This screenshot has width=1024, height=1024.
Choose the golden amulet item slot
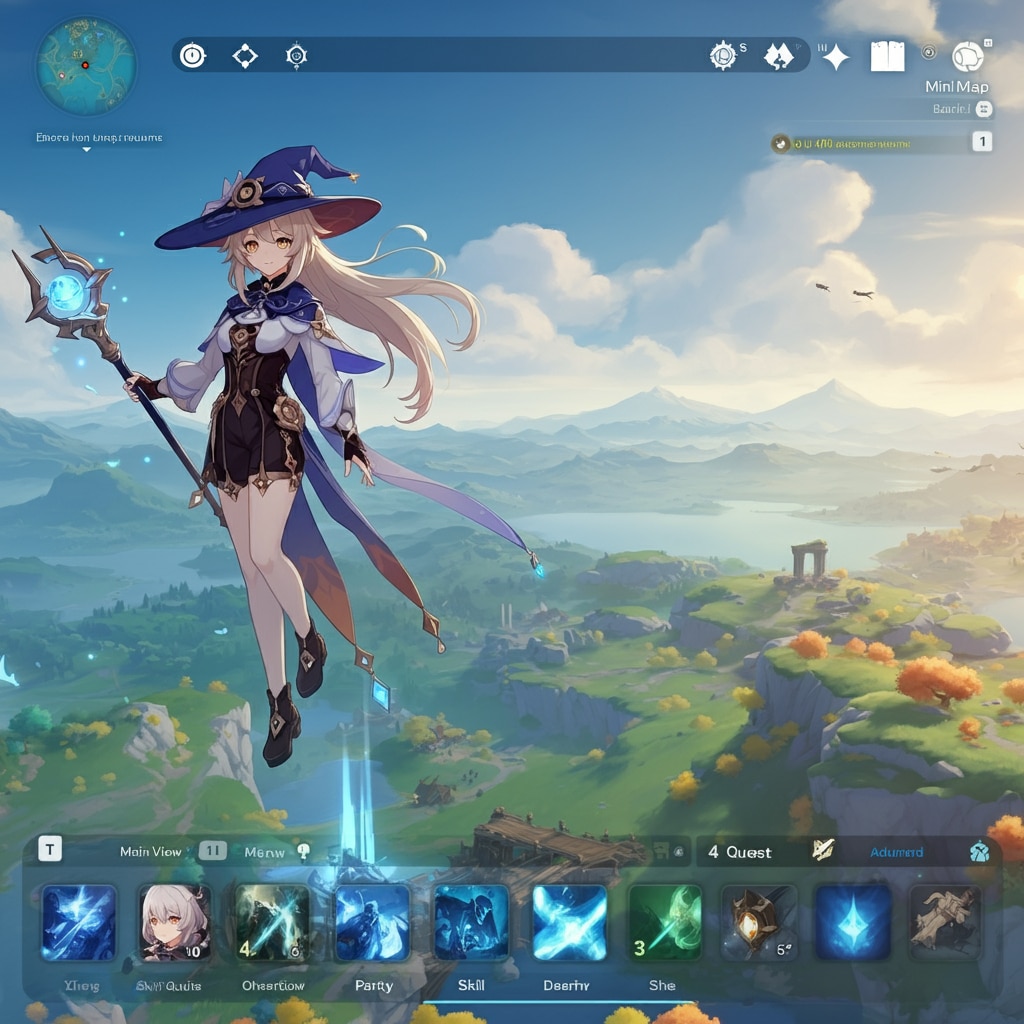(x=759, y=923)
